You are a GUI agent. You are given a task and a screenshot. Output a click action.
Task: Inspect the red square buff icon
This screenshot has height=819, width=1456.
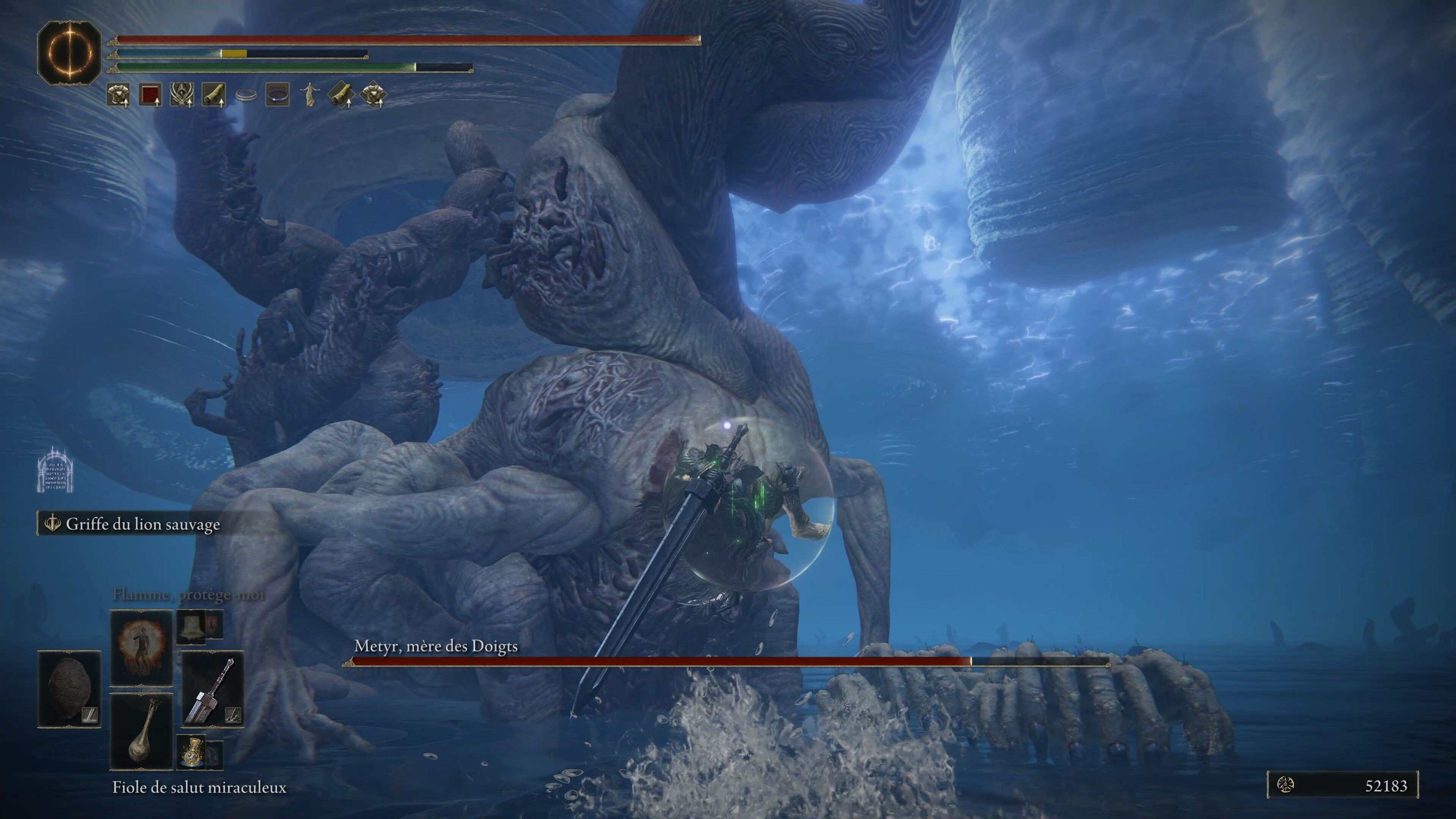pyautogui.click(x=150, y=94)
